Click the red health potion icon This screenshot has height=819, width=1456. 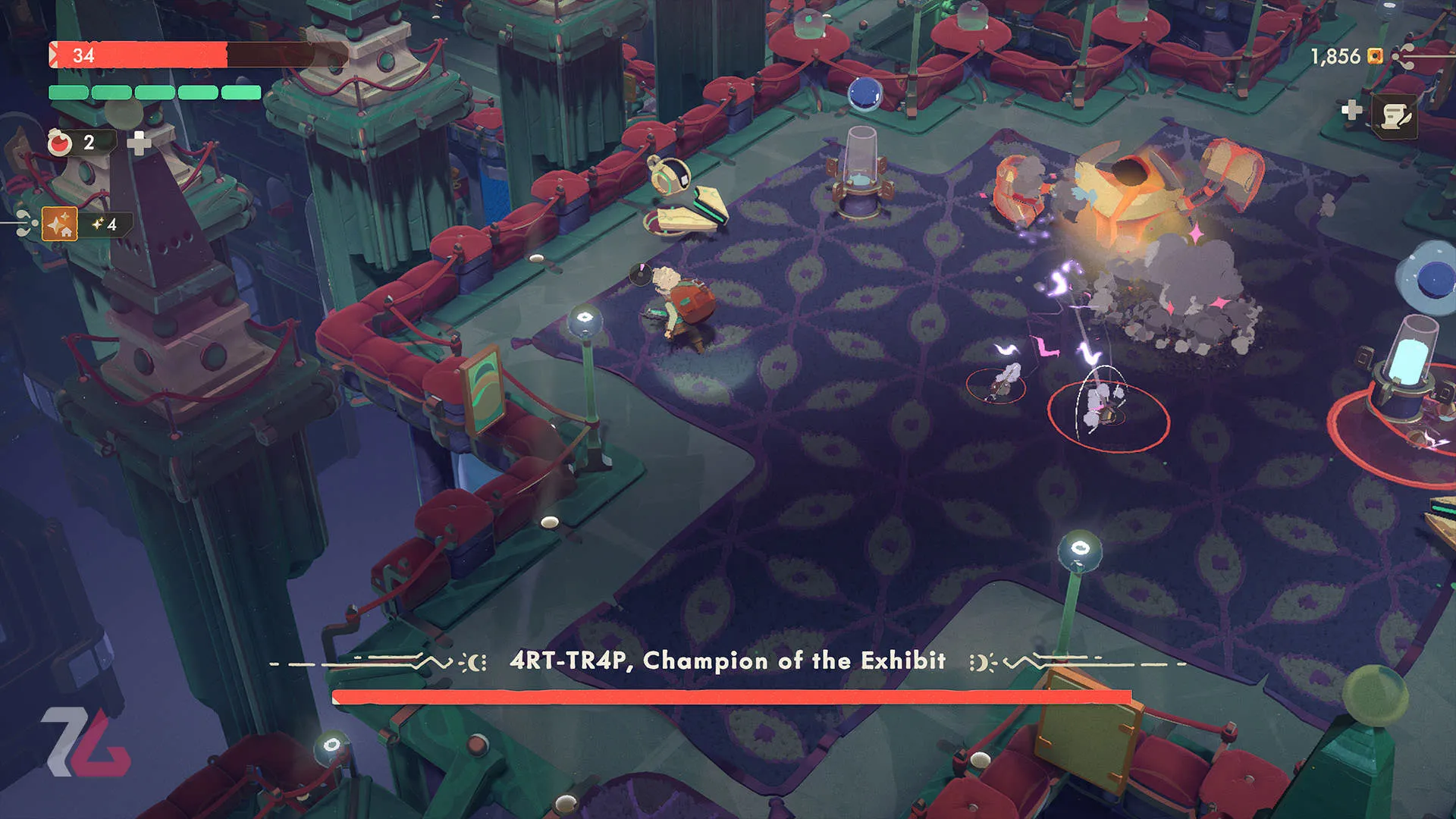coord(59,142)
